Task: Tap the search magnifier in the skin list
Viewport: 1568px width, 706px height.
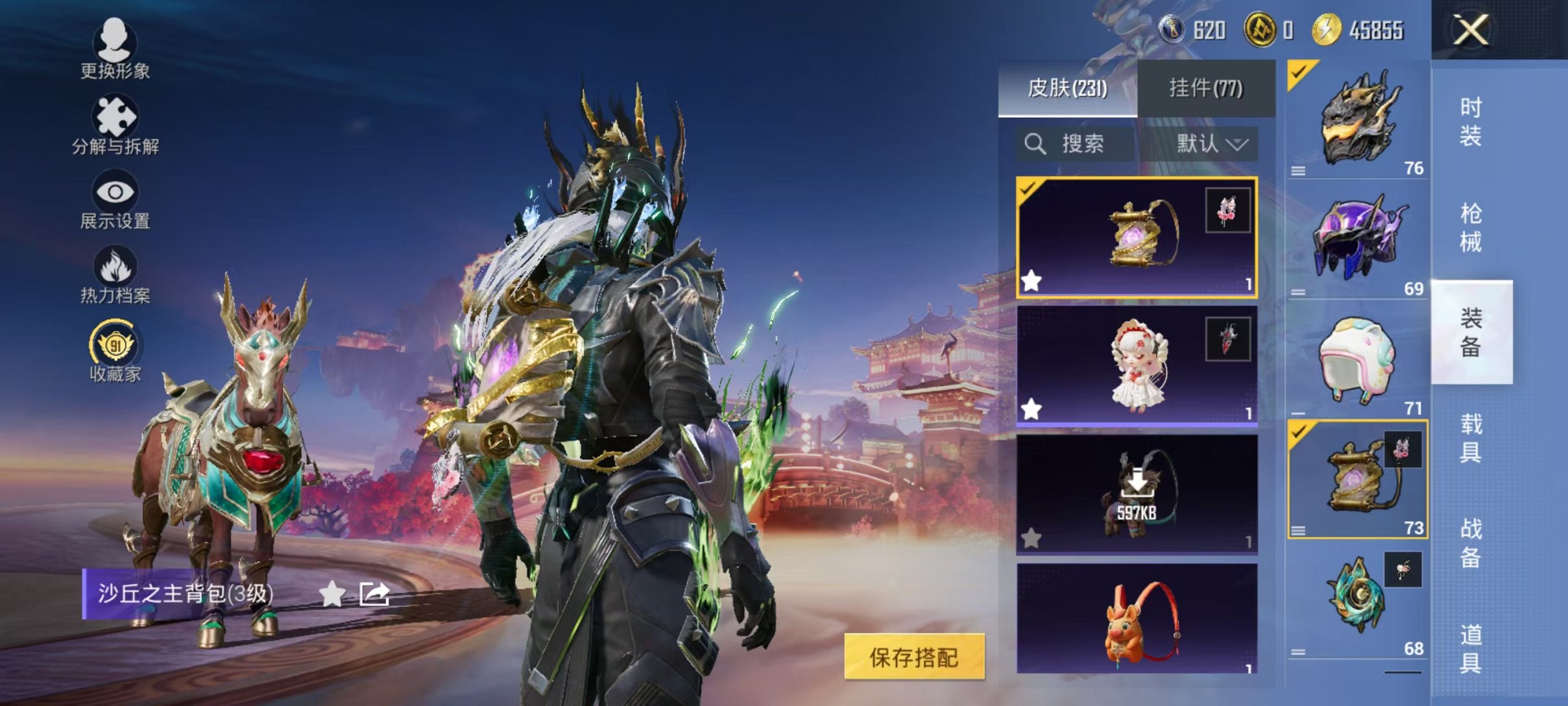Action: pos(1035,144)
